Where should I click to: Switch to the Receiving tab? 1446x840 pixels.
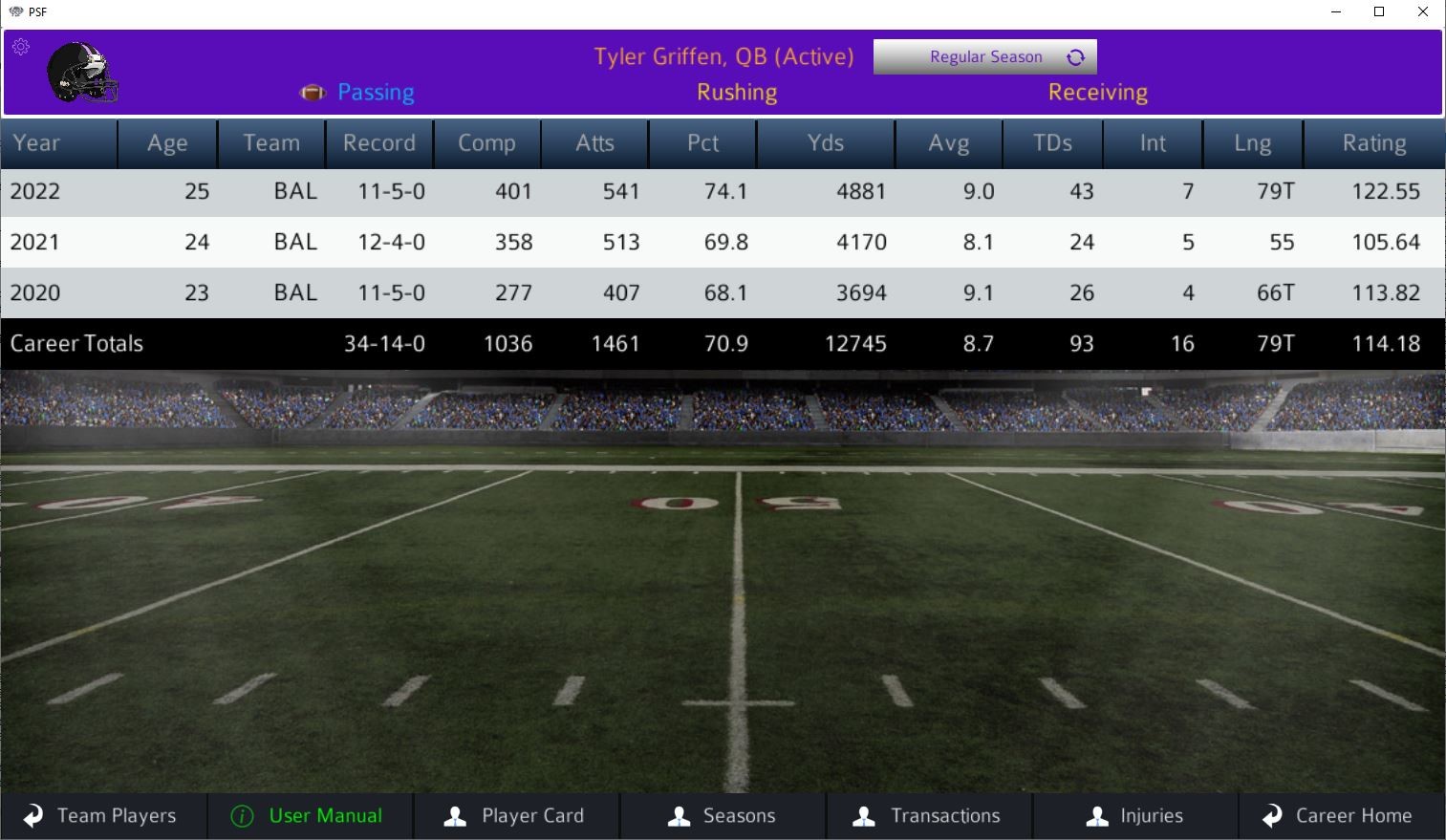tap(1096, 92)
